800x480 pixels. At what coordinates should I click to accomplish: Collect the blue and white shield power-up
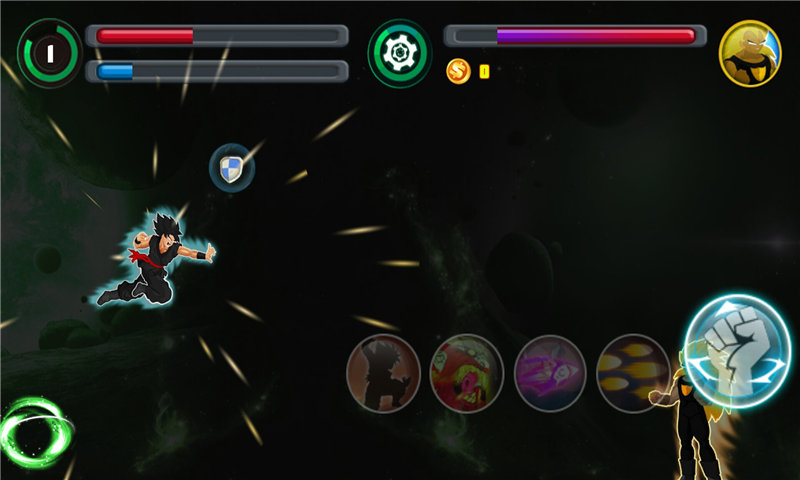[x=231, y=167]
